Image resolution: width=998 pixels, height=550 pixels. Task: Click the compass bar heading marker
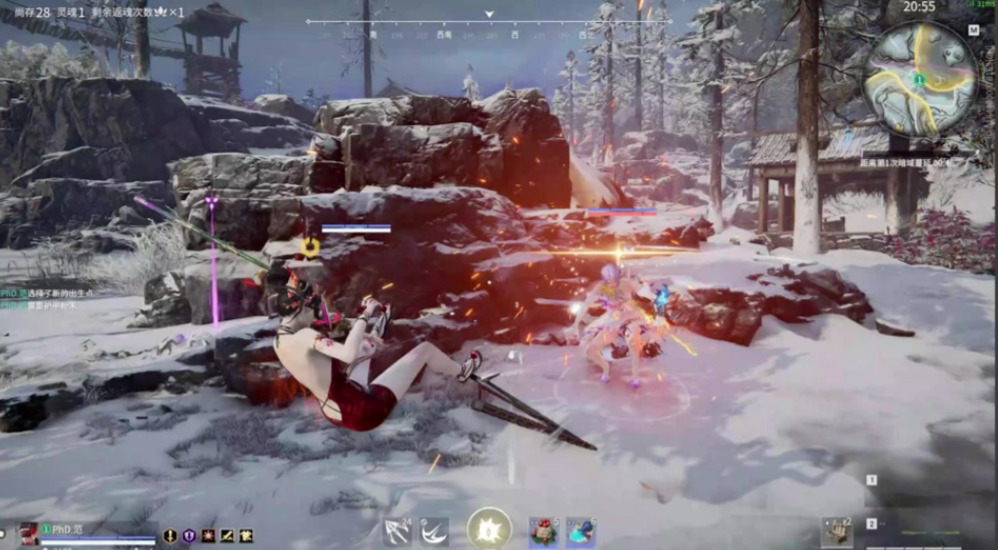(x=489, y=15)
